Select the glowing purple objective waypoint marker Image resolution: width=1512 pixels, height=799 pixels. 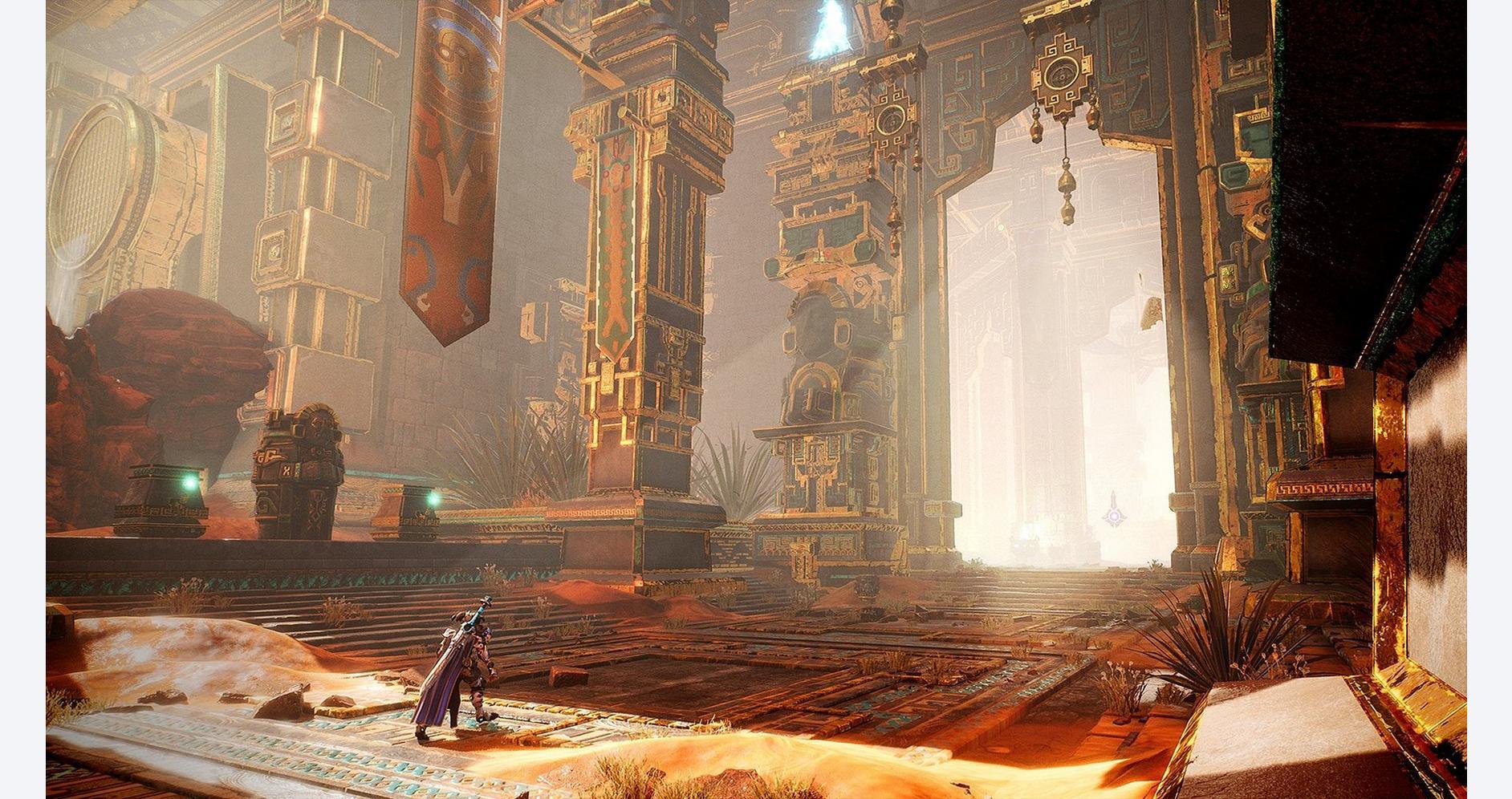(x=1112, y=515)
